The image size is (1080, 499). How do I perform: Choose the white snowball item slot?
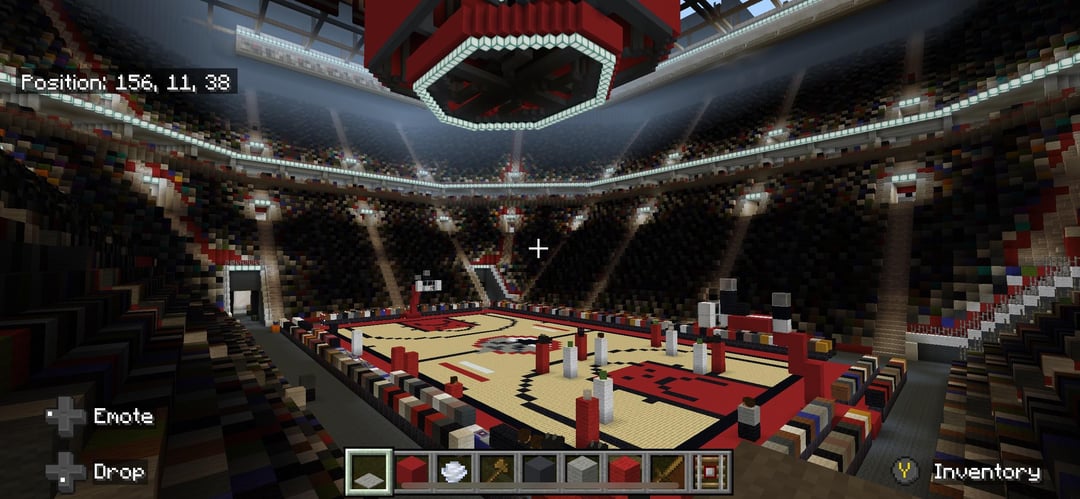pos(454,472)
